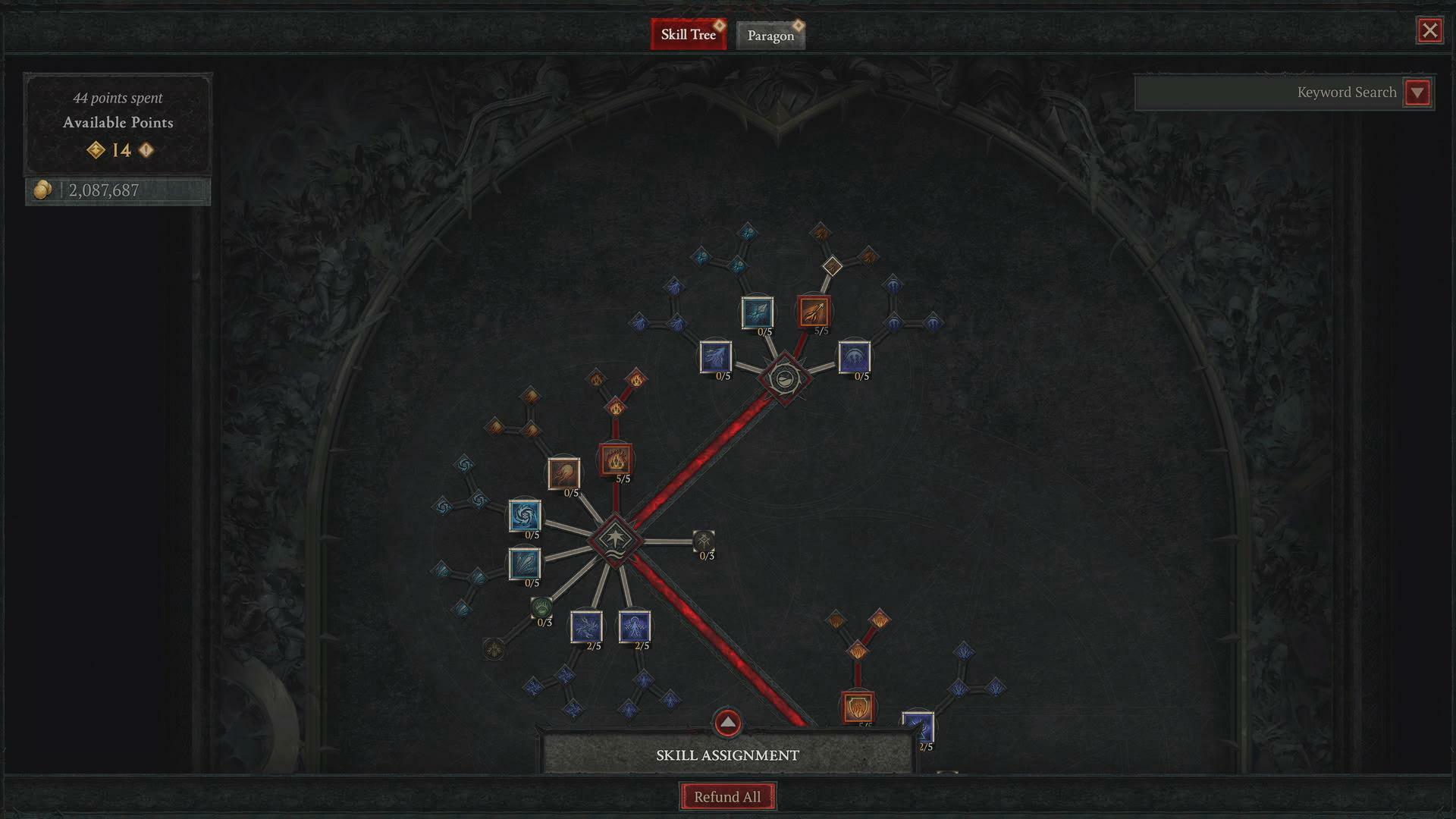The image size is (1456, 819).
Task: Choose the Ice Shards skill node
Action: pos(524,564)
